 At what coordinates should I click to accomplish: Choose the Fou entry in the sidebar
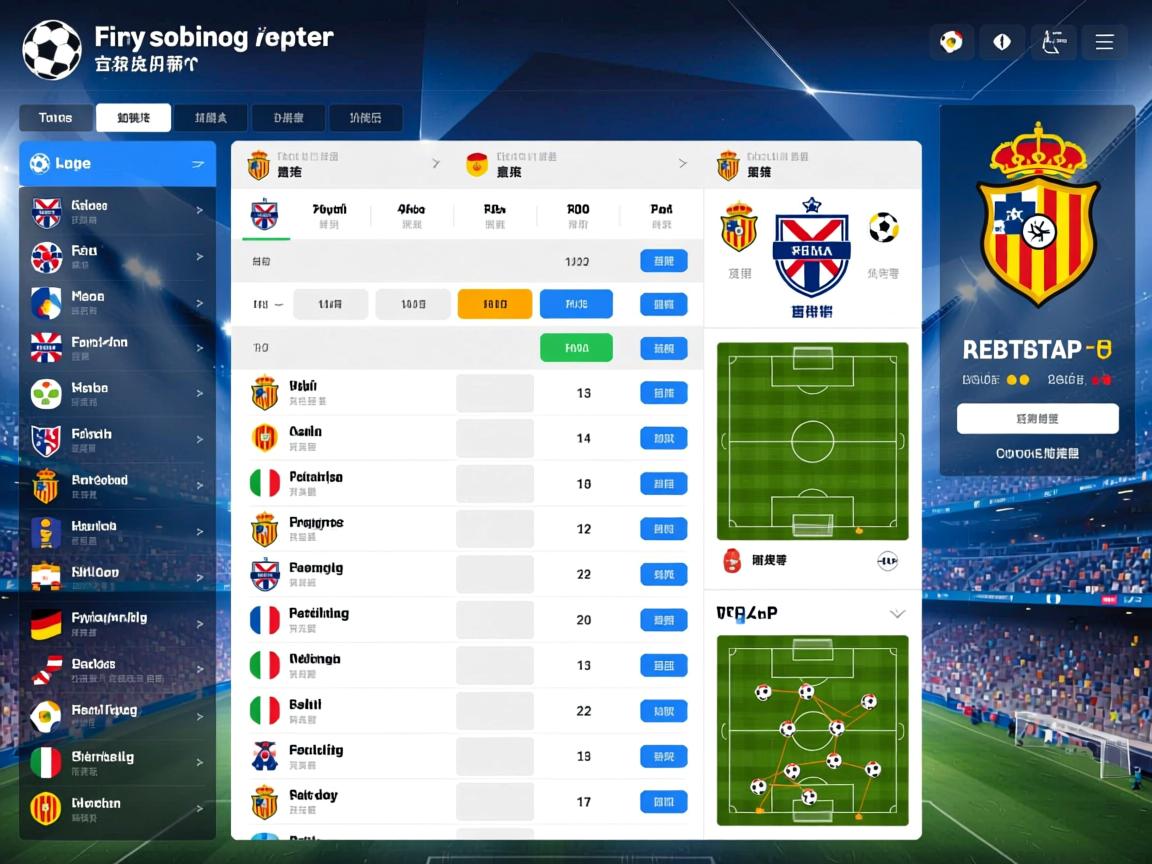click(117, 256)
